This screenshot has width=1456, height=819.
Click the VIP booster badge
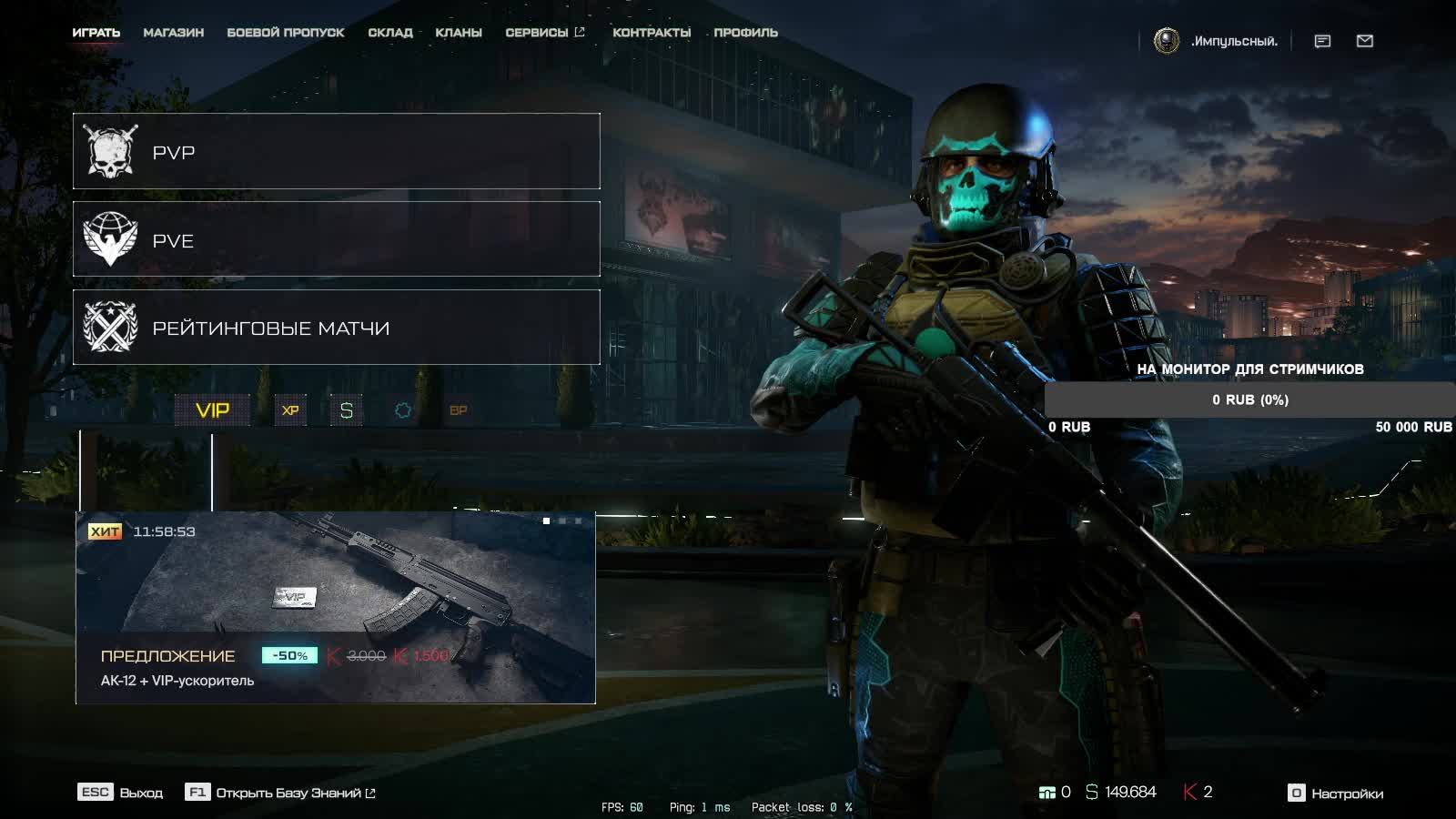(x=212, y=410)
